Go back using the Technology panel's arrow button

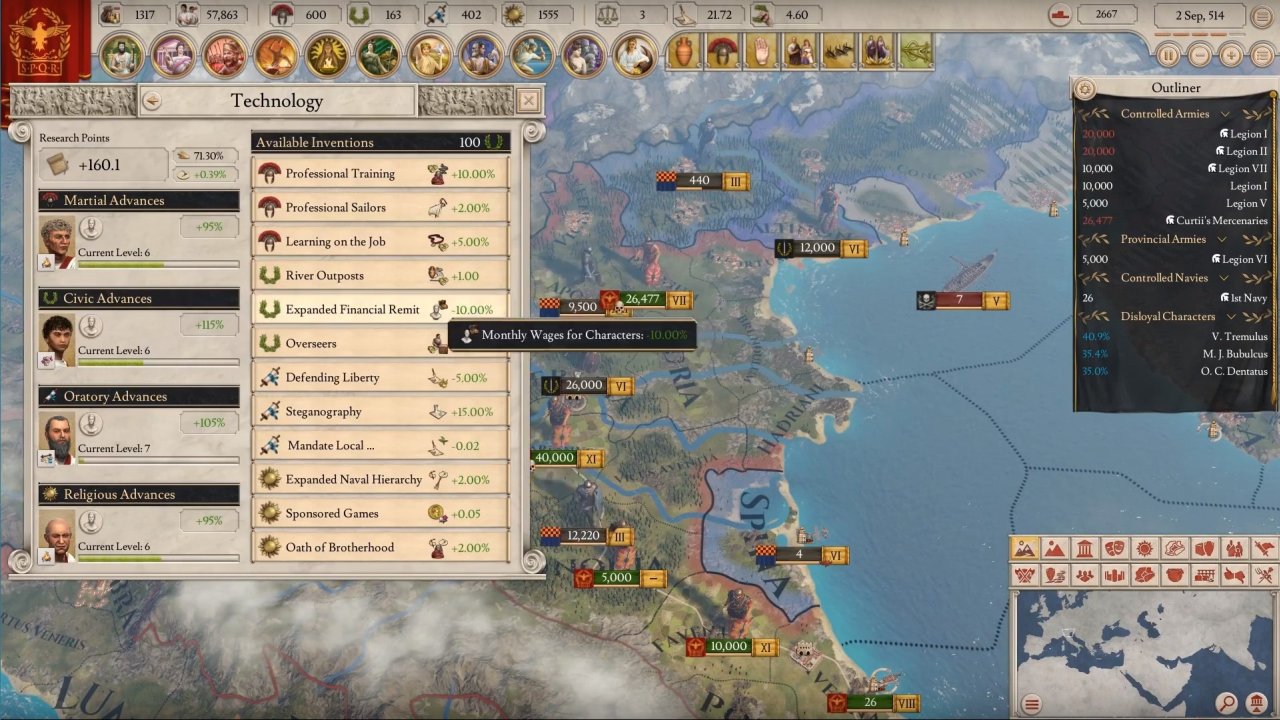pos(152,100)
